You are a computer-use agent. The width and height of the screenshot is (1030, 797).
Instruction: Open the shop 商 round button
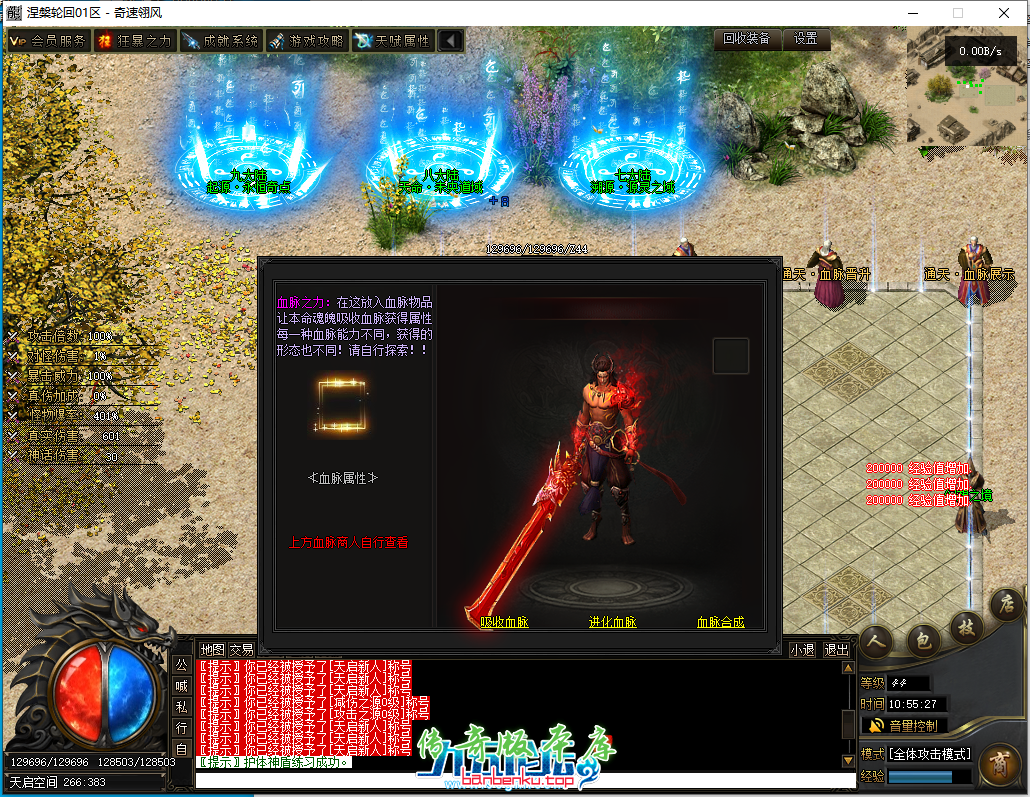tap(999, 764)
